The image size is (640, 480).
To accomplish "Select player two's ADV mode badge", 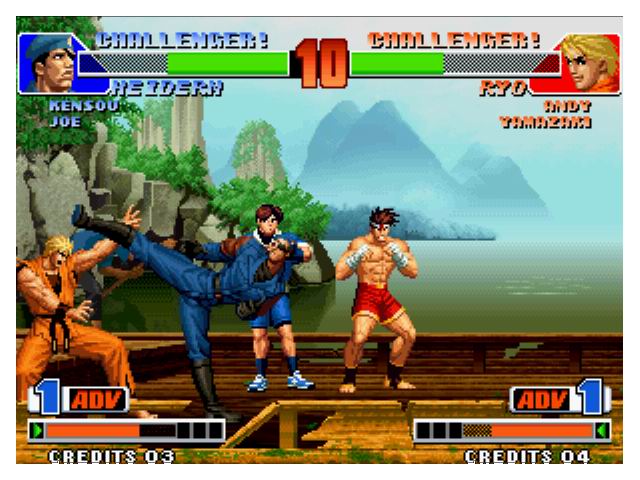I will 542,400.
